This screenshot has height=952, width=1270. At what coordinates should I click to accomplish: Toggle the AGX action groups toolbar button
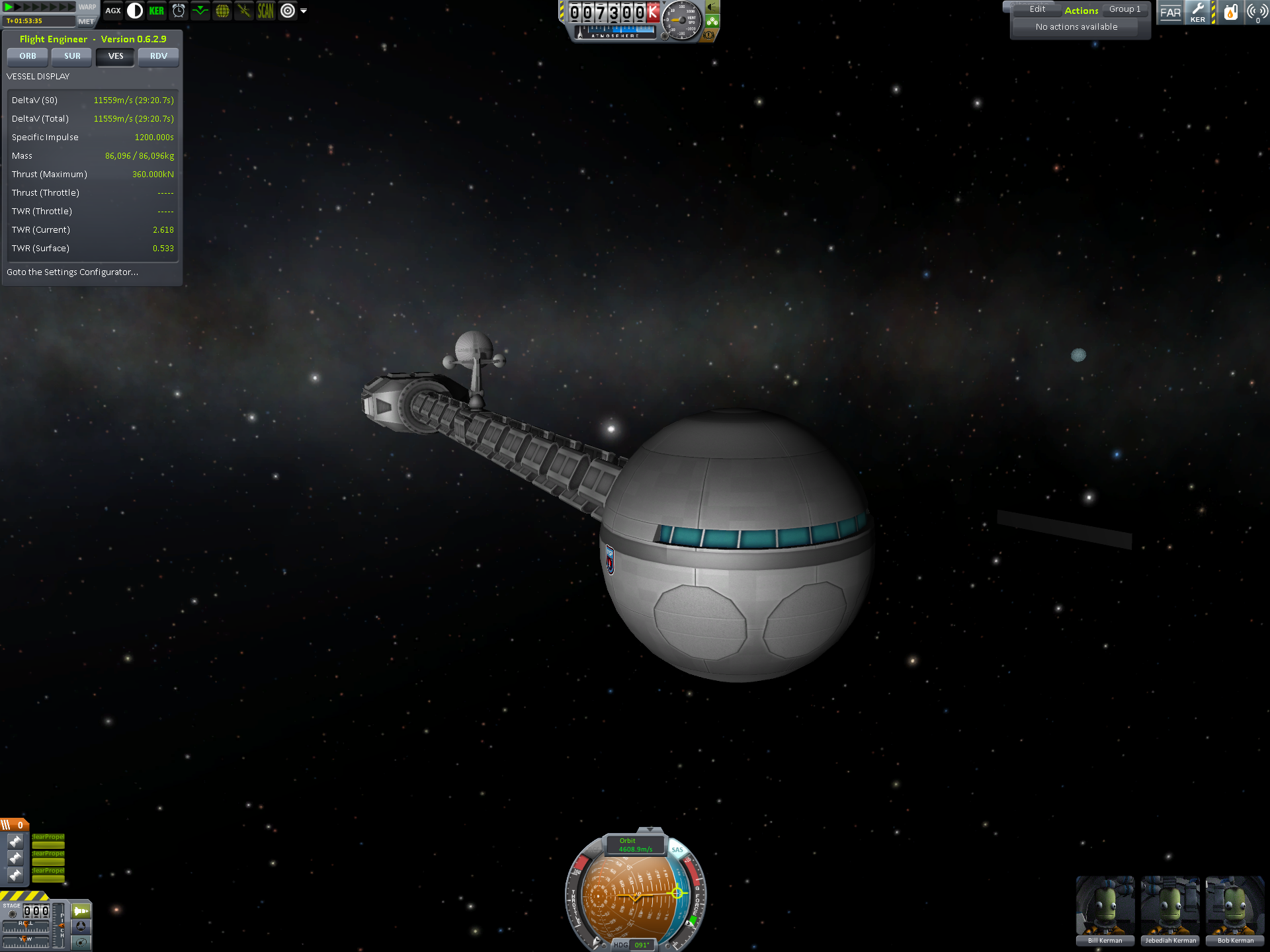pos(113,11)
